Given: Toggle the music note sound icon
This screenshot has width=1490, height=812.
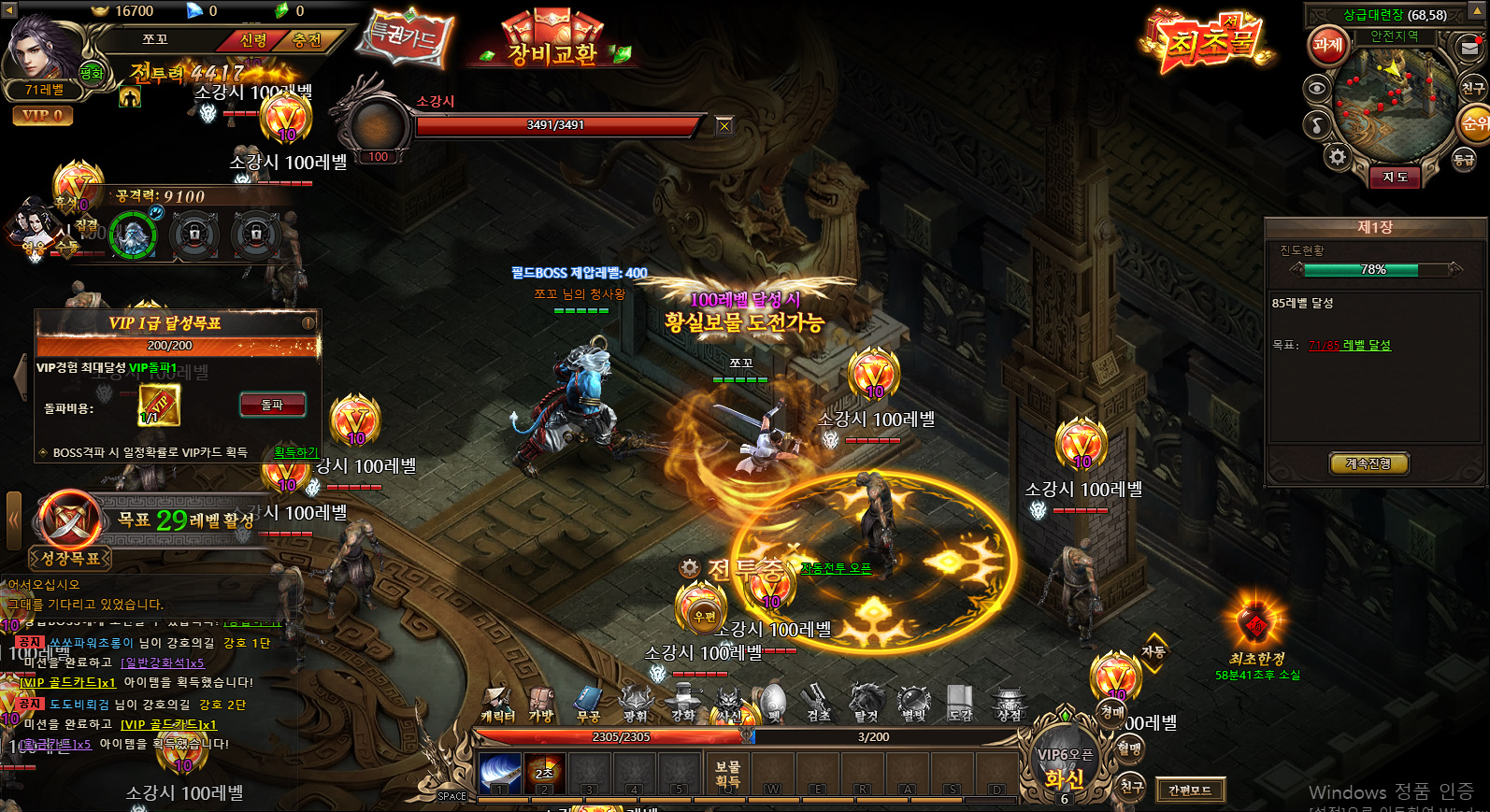Looking at the screenshot, I should (x=1317, y=124).
